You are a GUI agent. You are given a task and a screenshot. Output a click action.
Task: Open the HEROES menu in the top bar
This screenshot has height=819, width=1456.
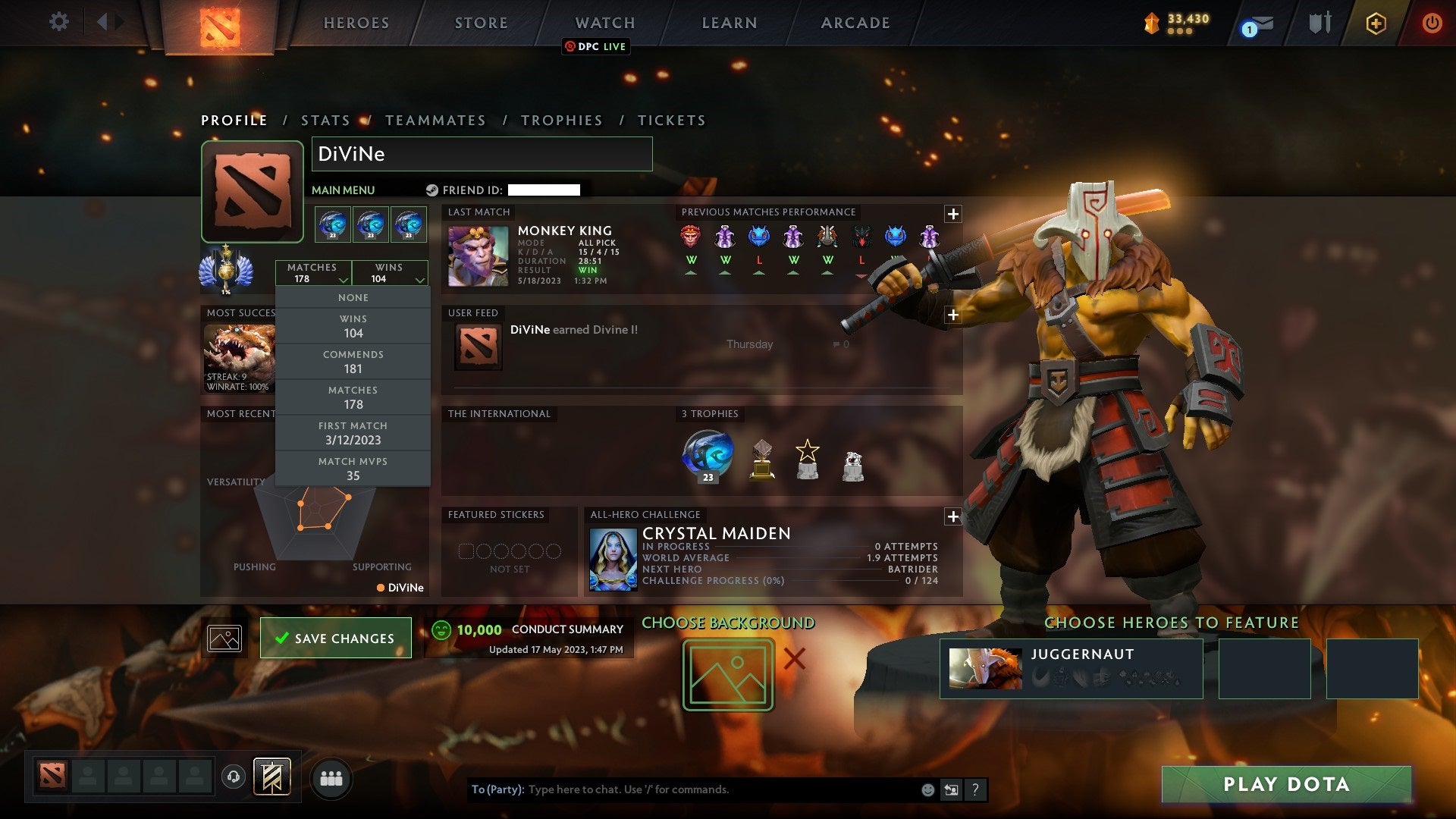356,23
